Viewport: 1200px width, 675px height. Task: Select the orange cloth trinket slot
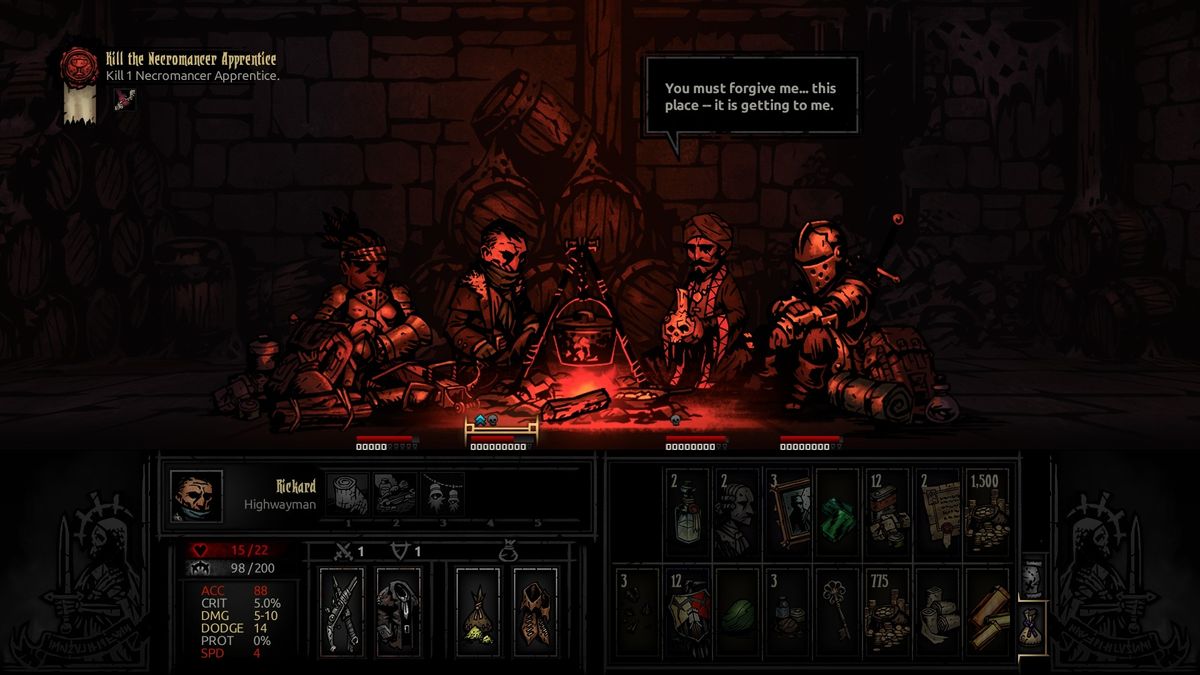pos(536,611)
